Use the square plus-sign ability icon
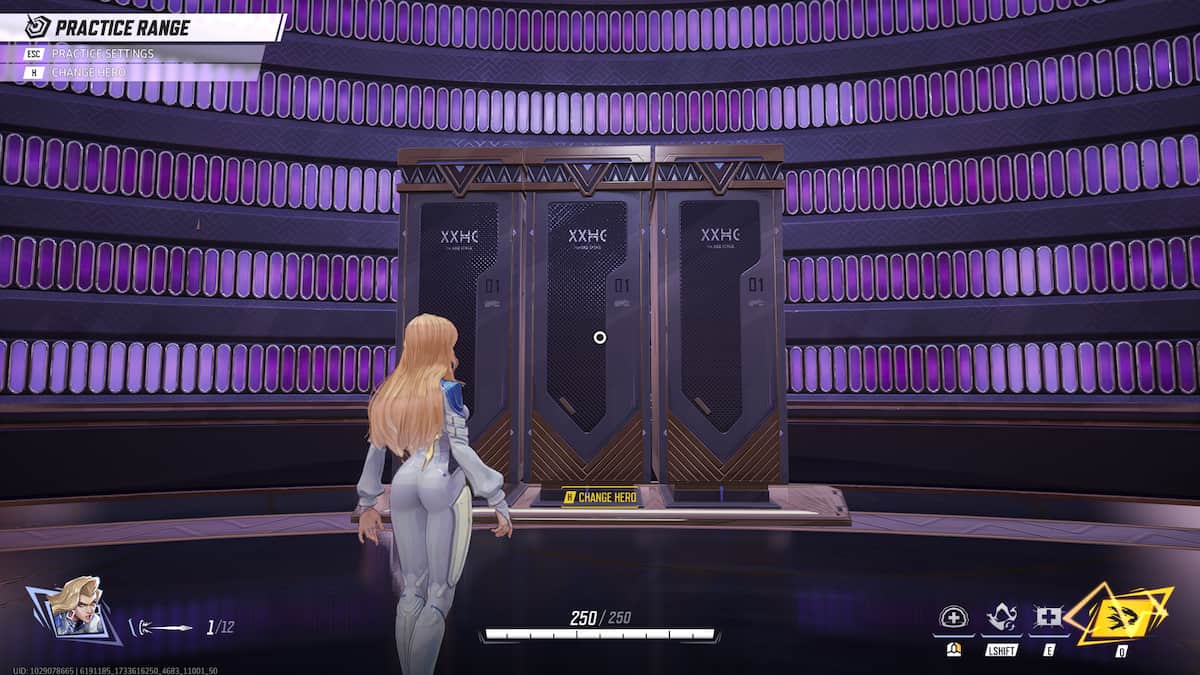The image size is (1200, 675). tap(1048, 617)
